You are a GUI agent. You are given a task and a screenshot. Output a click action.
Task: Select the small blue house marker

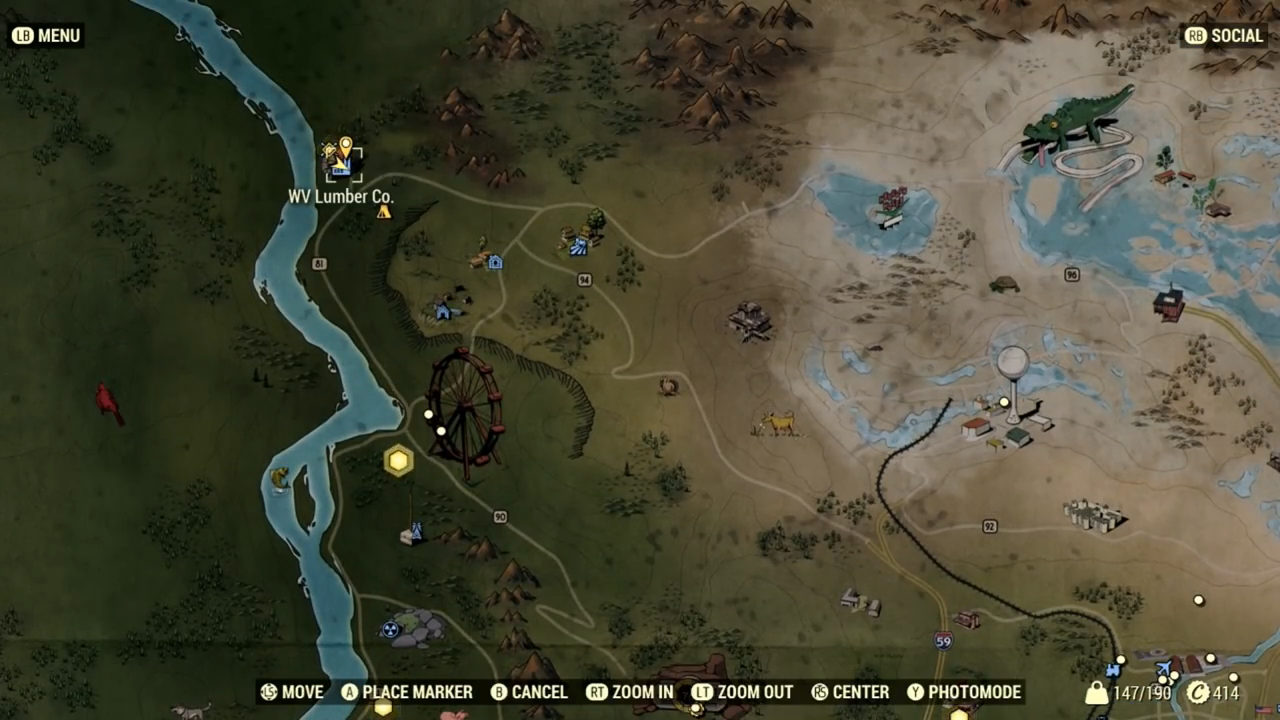(444, 310)
